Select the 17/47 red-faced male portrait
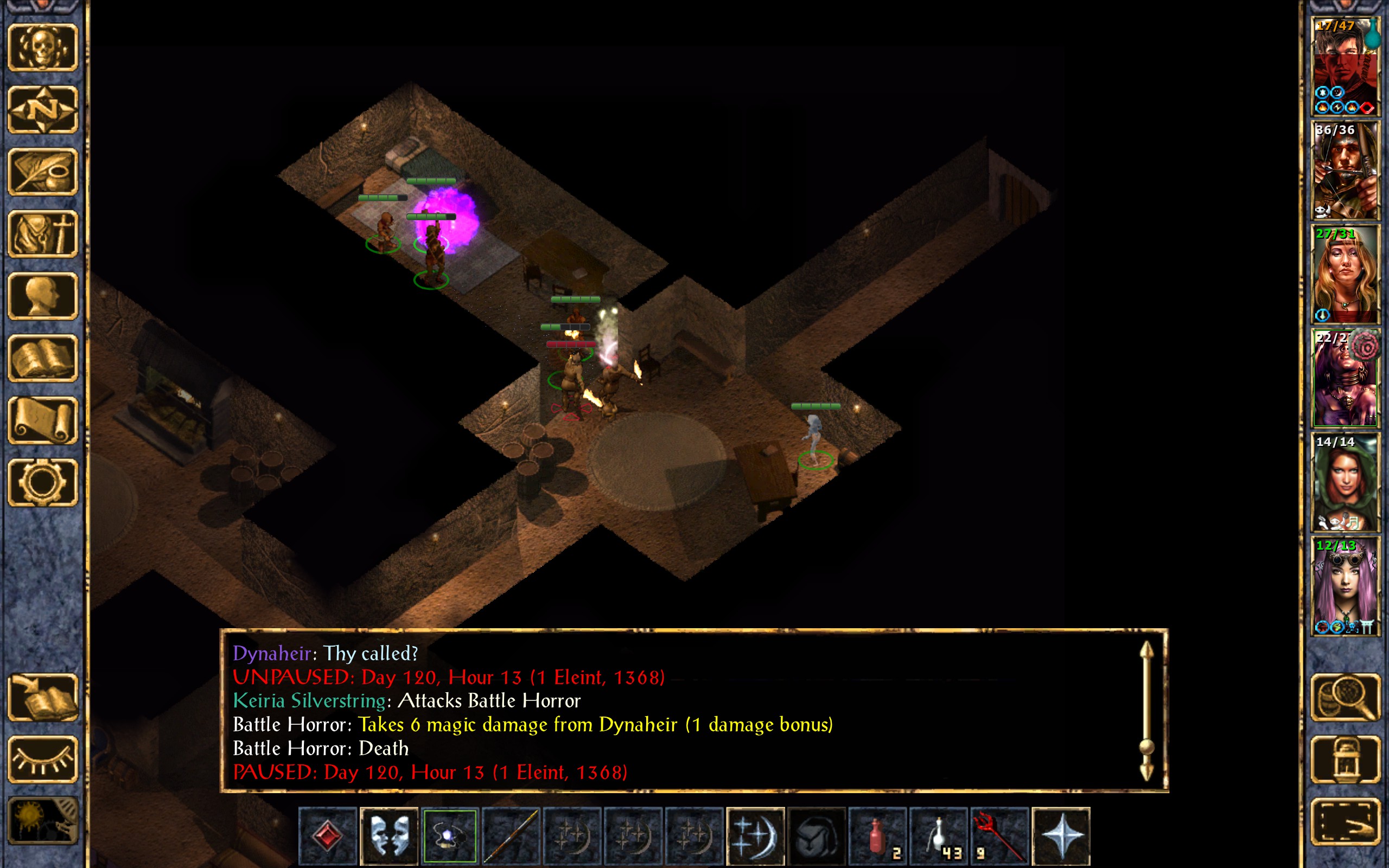 coord(1345,66)
